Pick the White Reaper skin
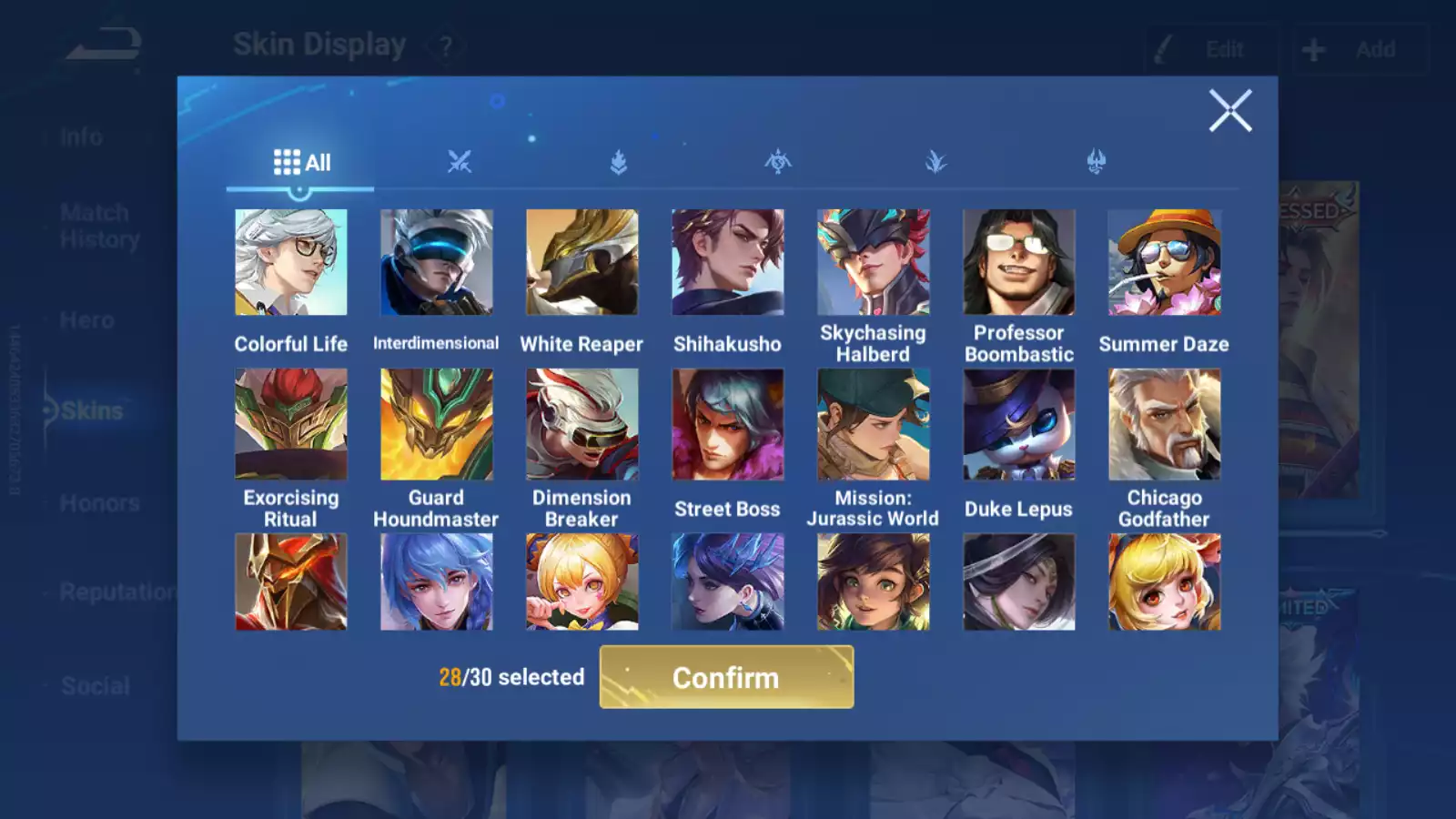 pyautogui.click(x=582, y=263)
